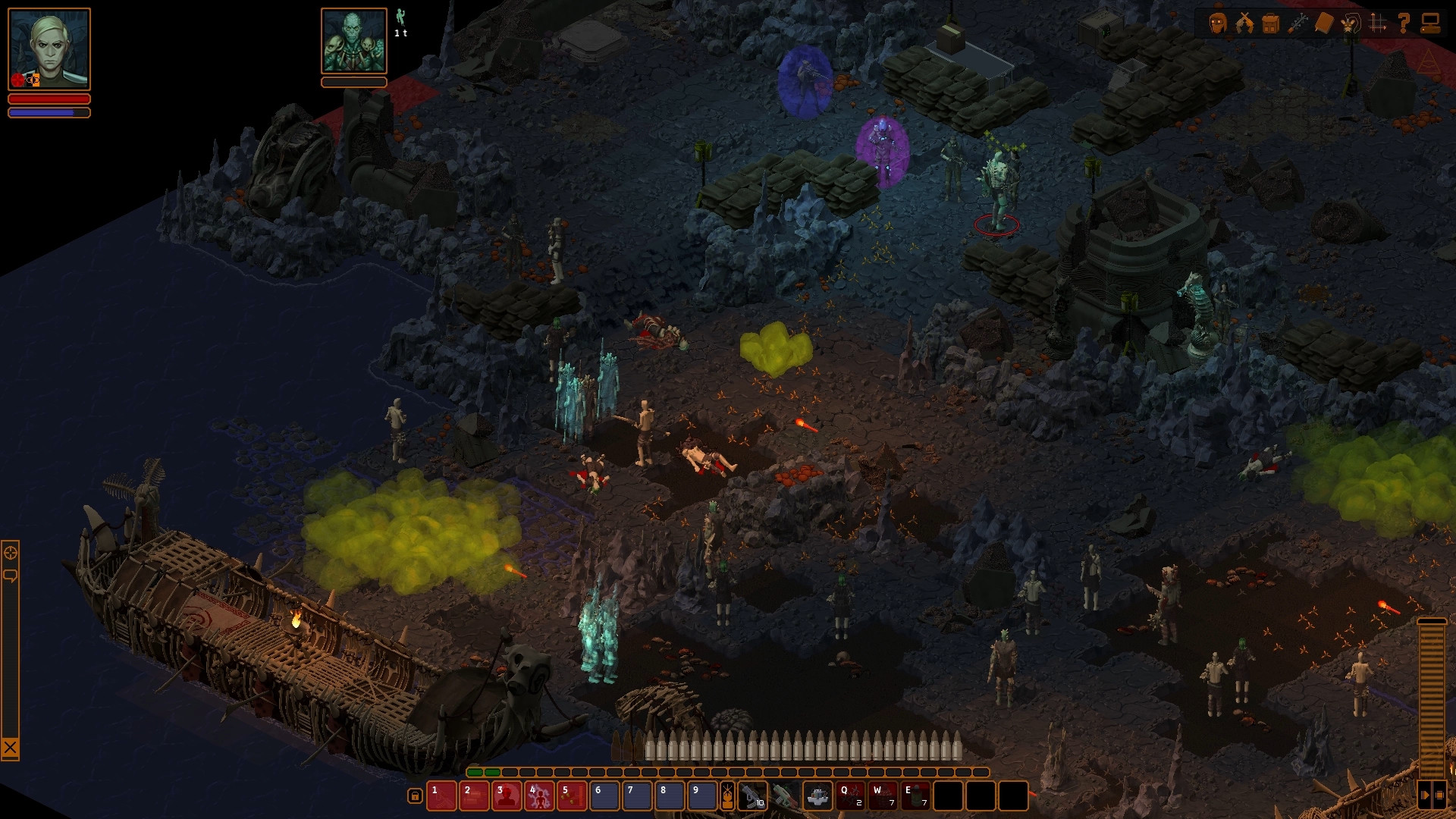
Task: Activate hotbar slot 3 red silhouette ability
Action: [x=507, y=796]
